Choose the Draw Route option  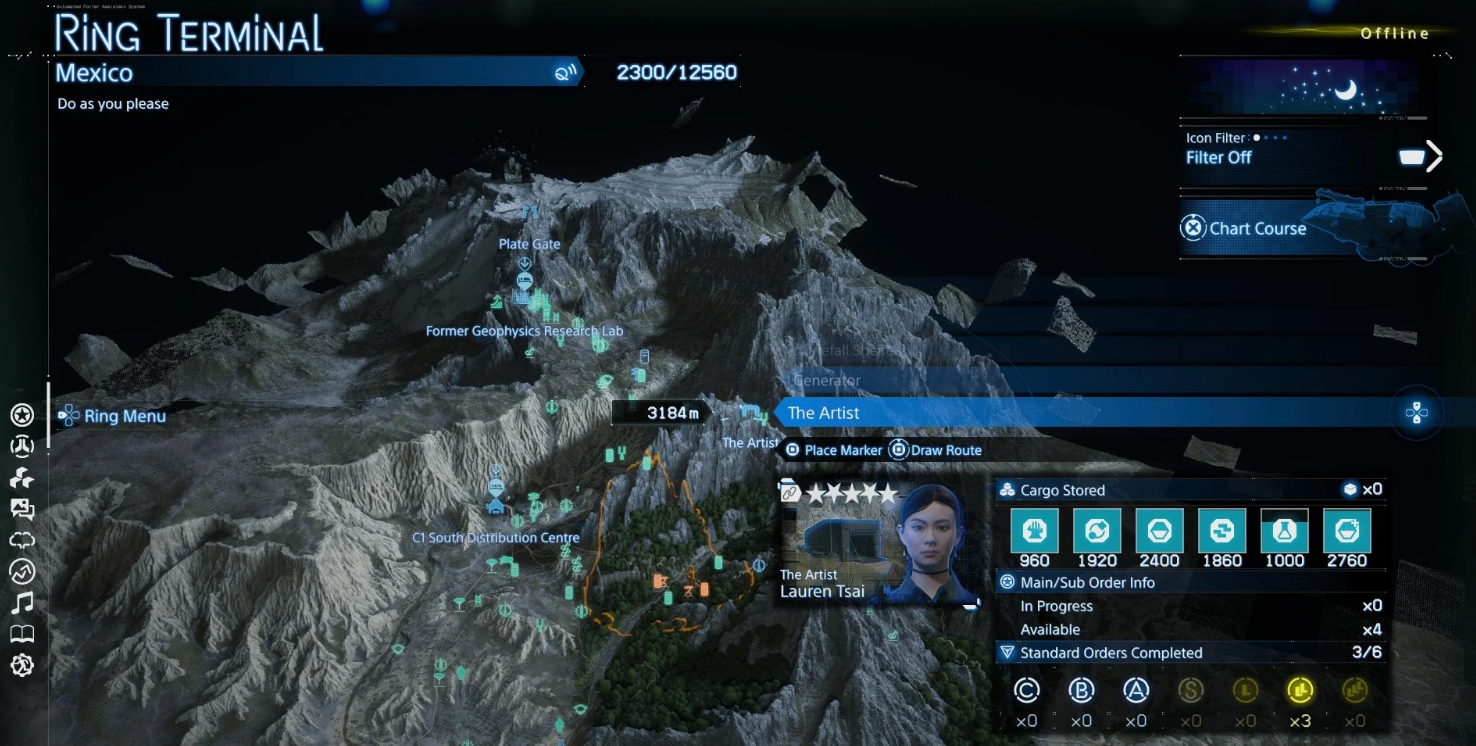[x=936, y=450]
